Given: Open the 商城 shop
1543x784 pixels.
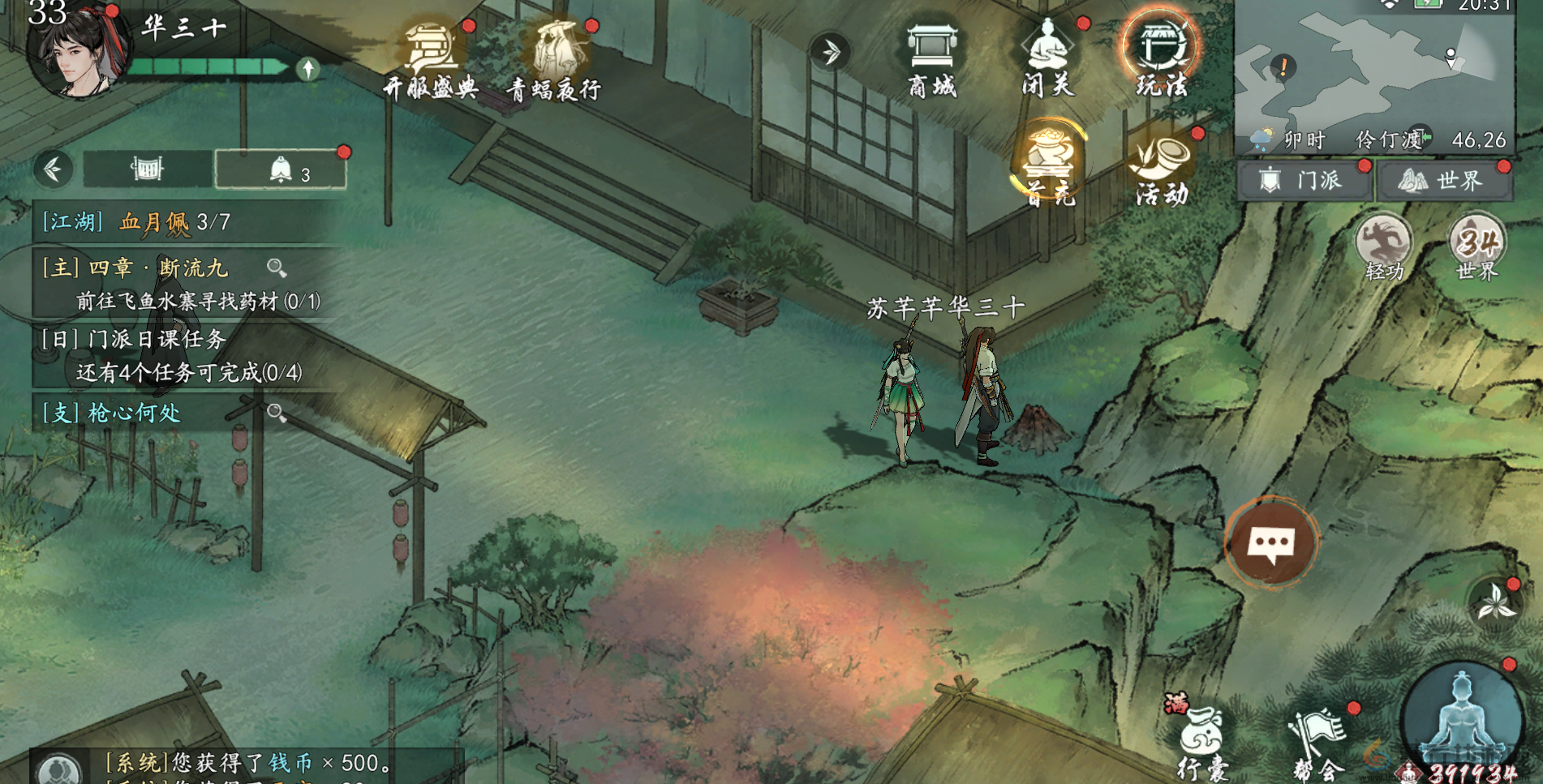Looking at the screenshot, I should (932, 57).
